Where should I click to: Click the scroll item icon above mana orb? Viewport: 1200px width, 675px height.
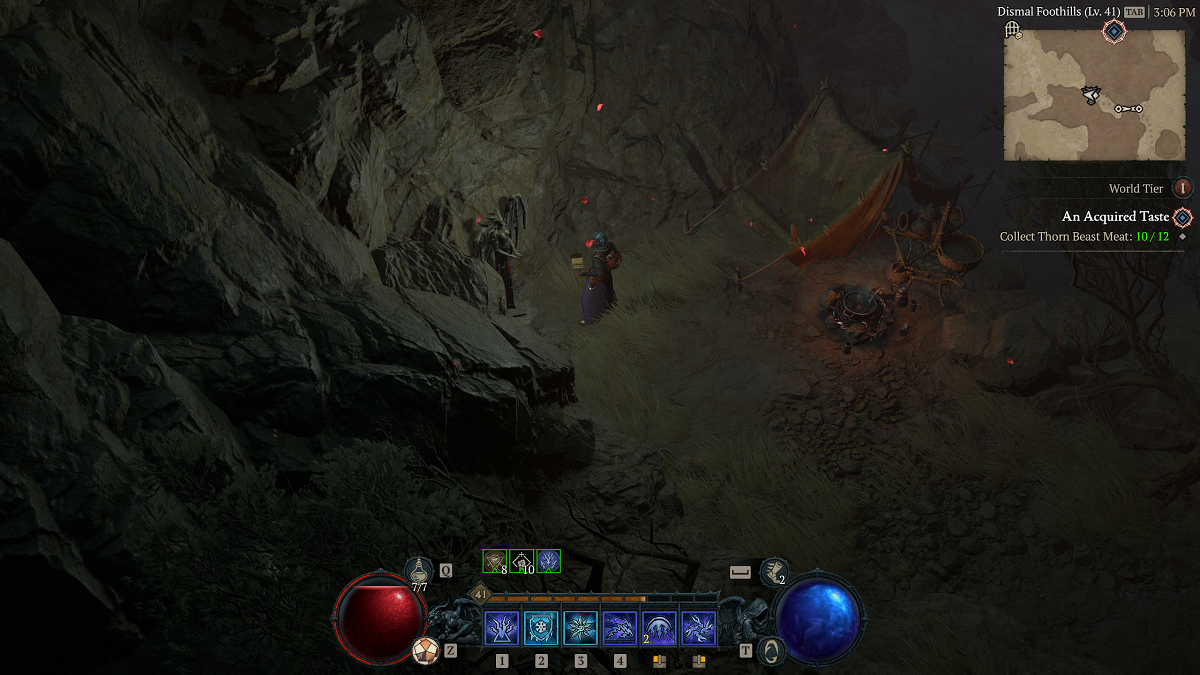point(772,571)
